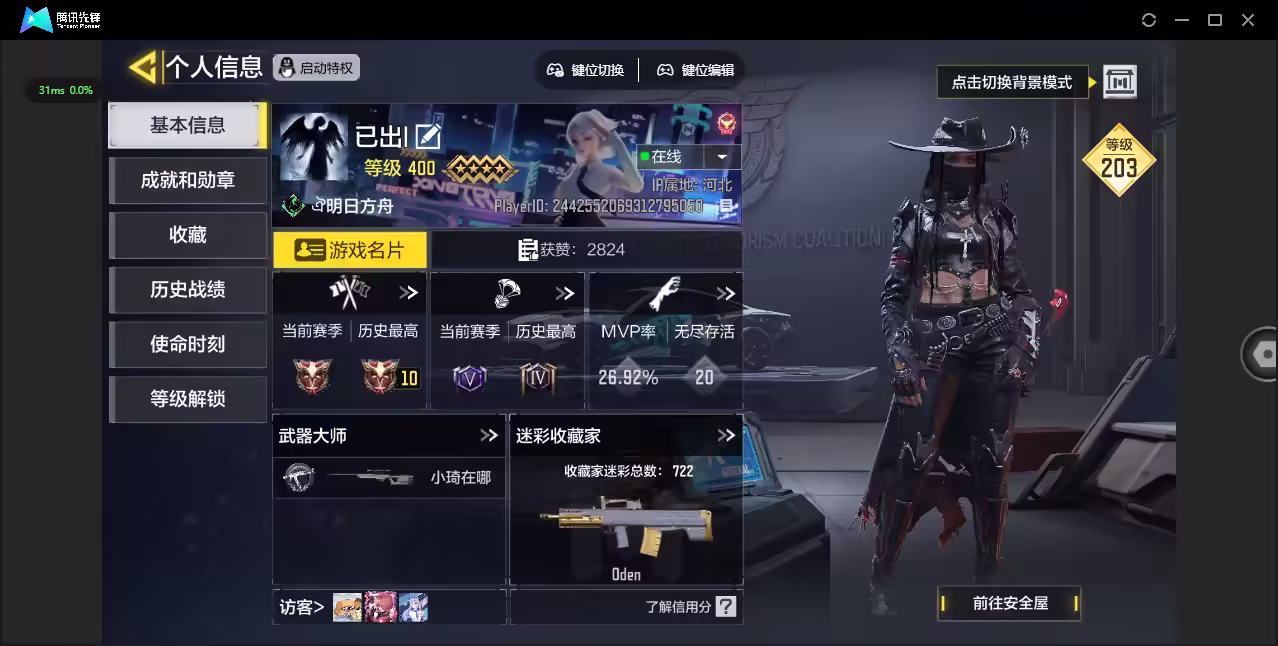Open the 访客 visitors list
Image resolution: width=1278 pixels, height=646 pixels.
point(302,606)
